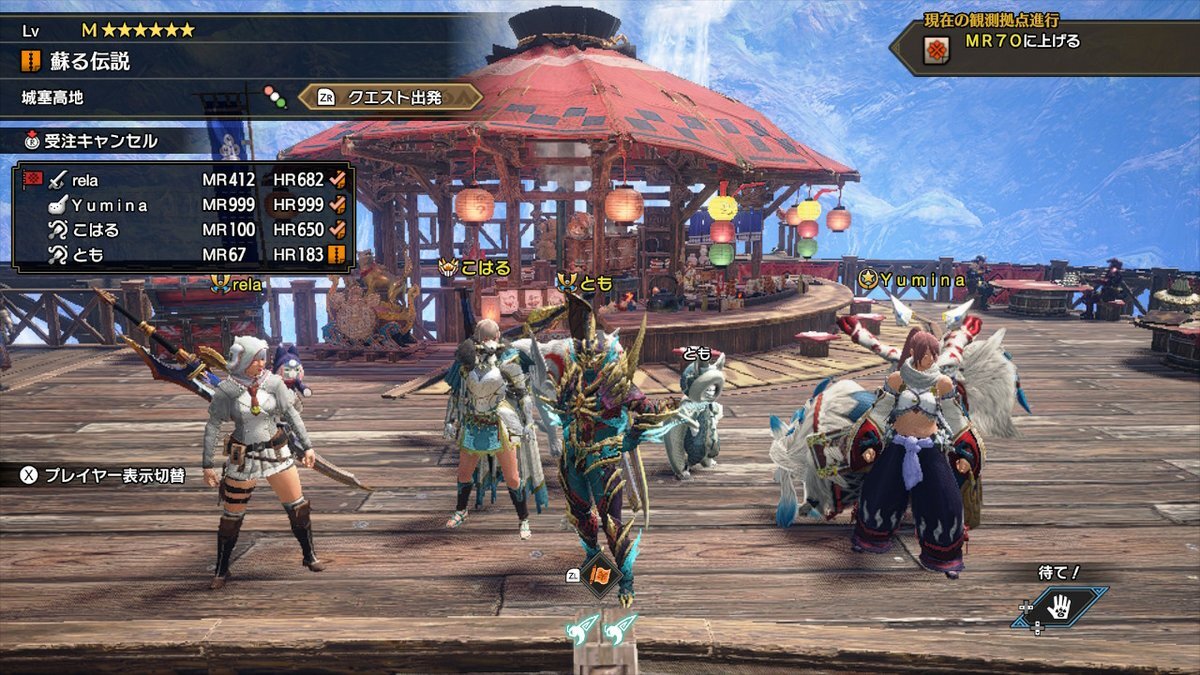Click the orange flag icon near the hunter
The height and width of the screenshot is (675, 1200).
click(601, 575)
